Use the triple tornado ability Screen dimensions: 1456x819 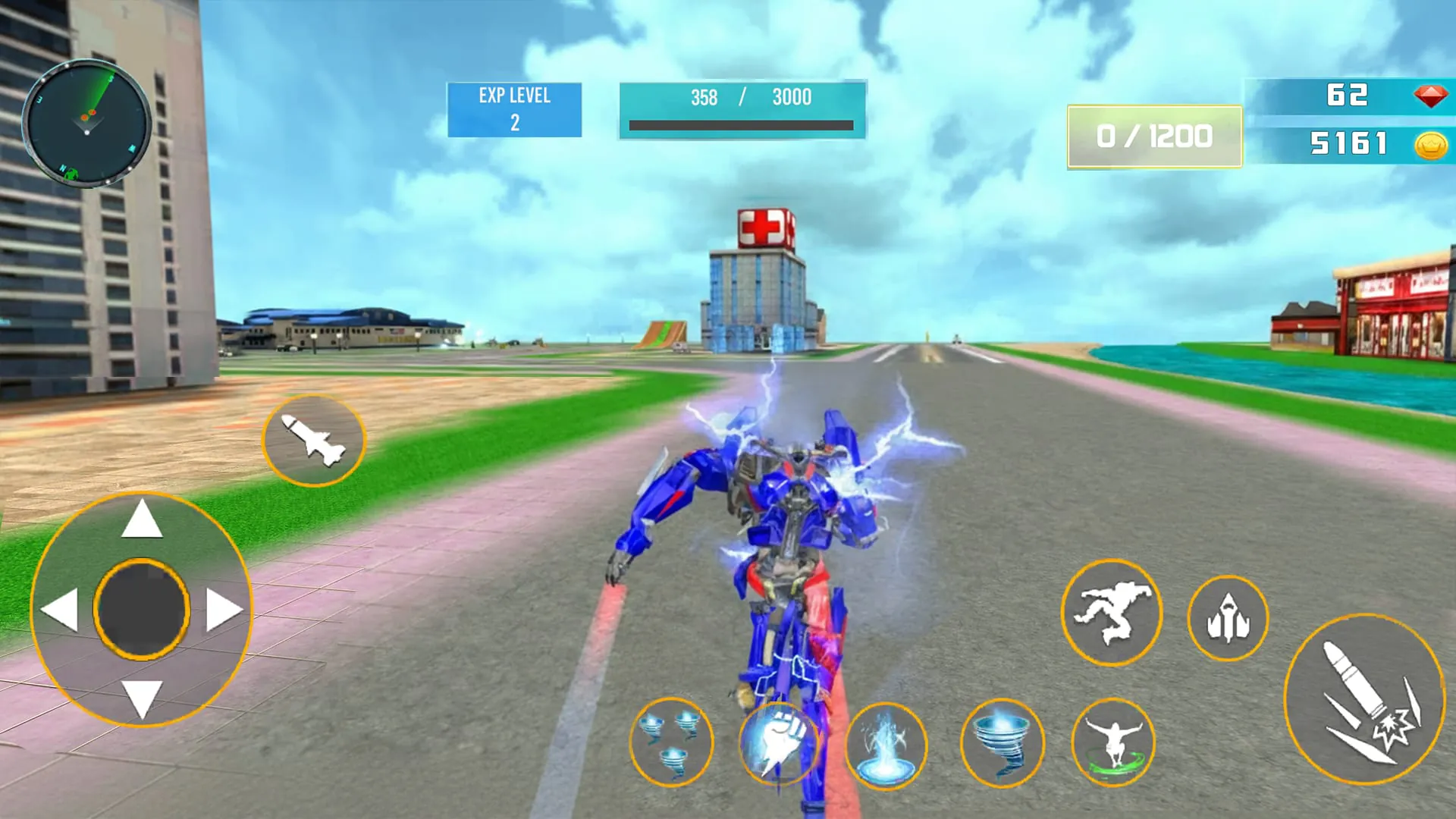672,745
